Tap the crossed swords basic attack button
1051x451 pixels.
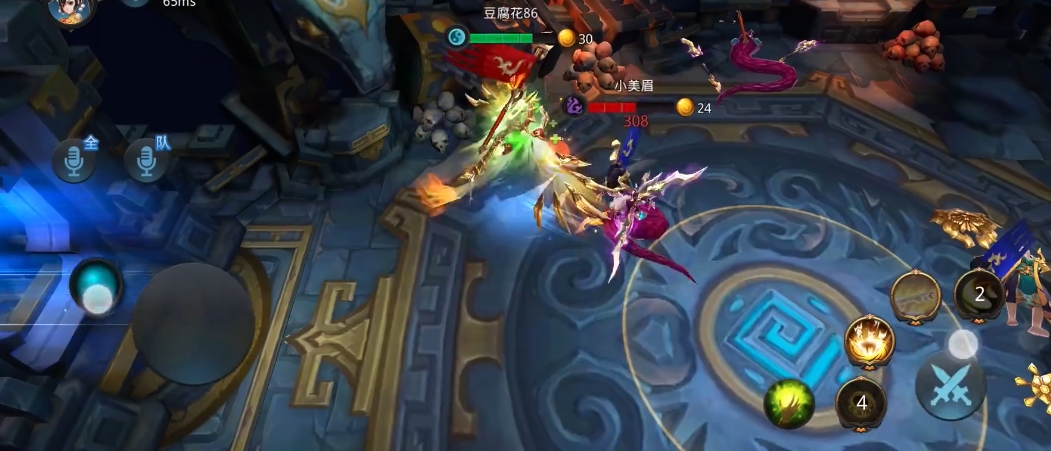click(x=949, y=386)
